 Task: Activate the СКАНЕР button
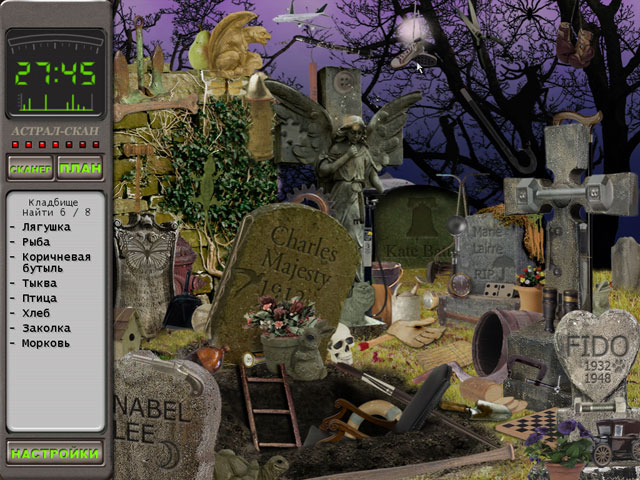(31, 168)
